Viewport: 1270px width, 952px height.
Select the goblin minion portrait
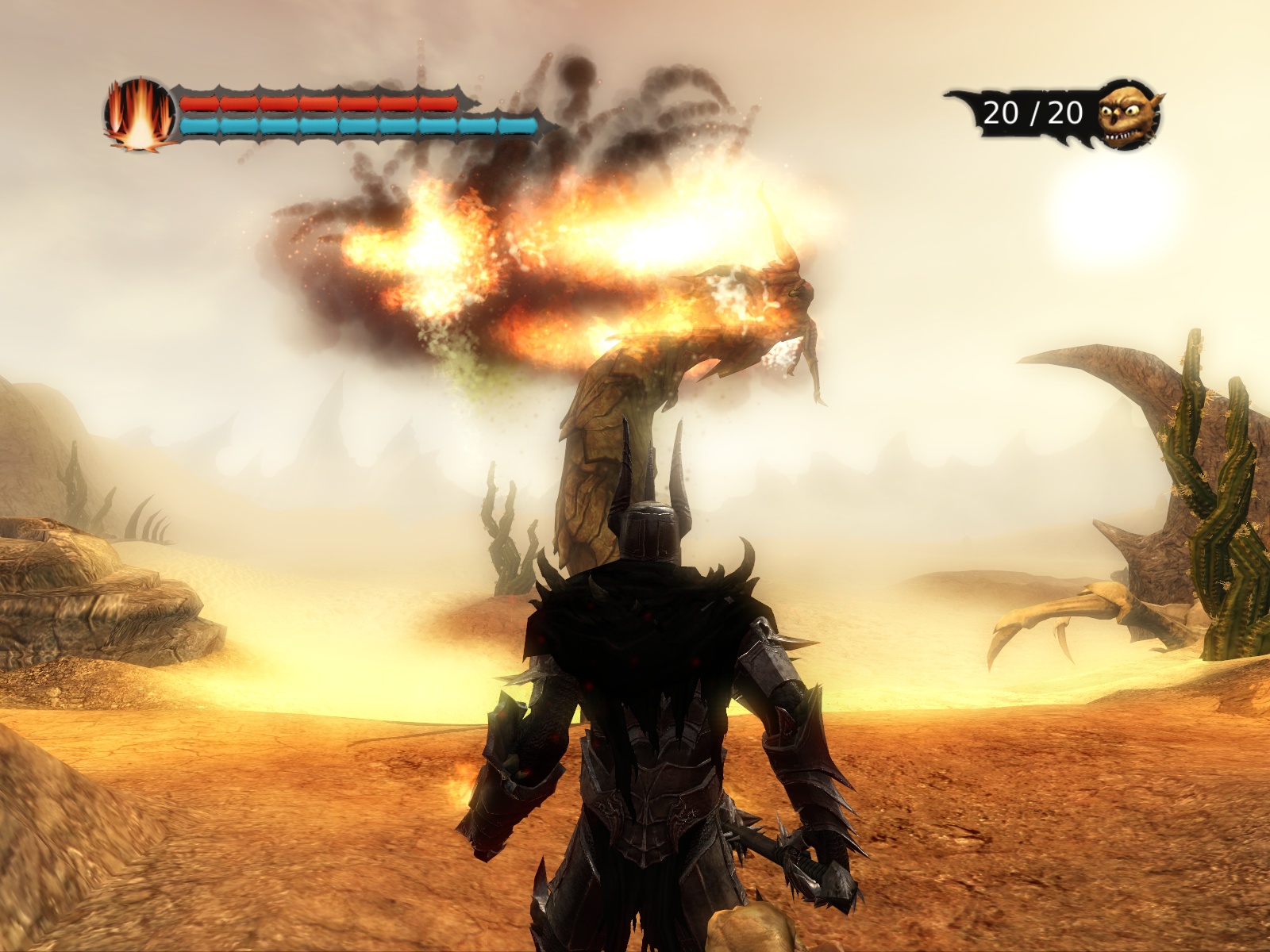(x=1128, y=115)
